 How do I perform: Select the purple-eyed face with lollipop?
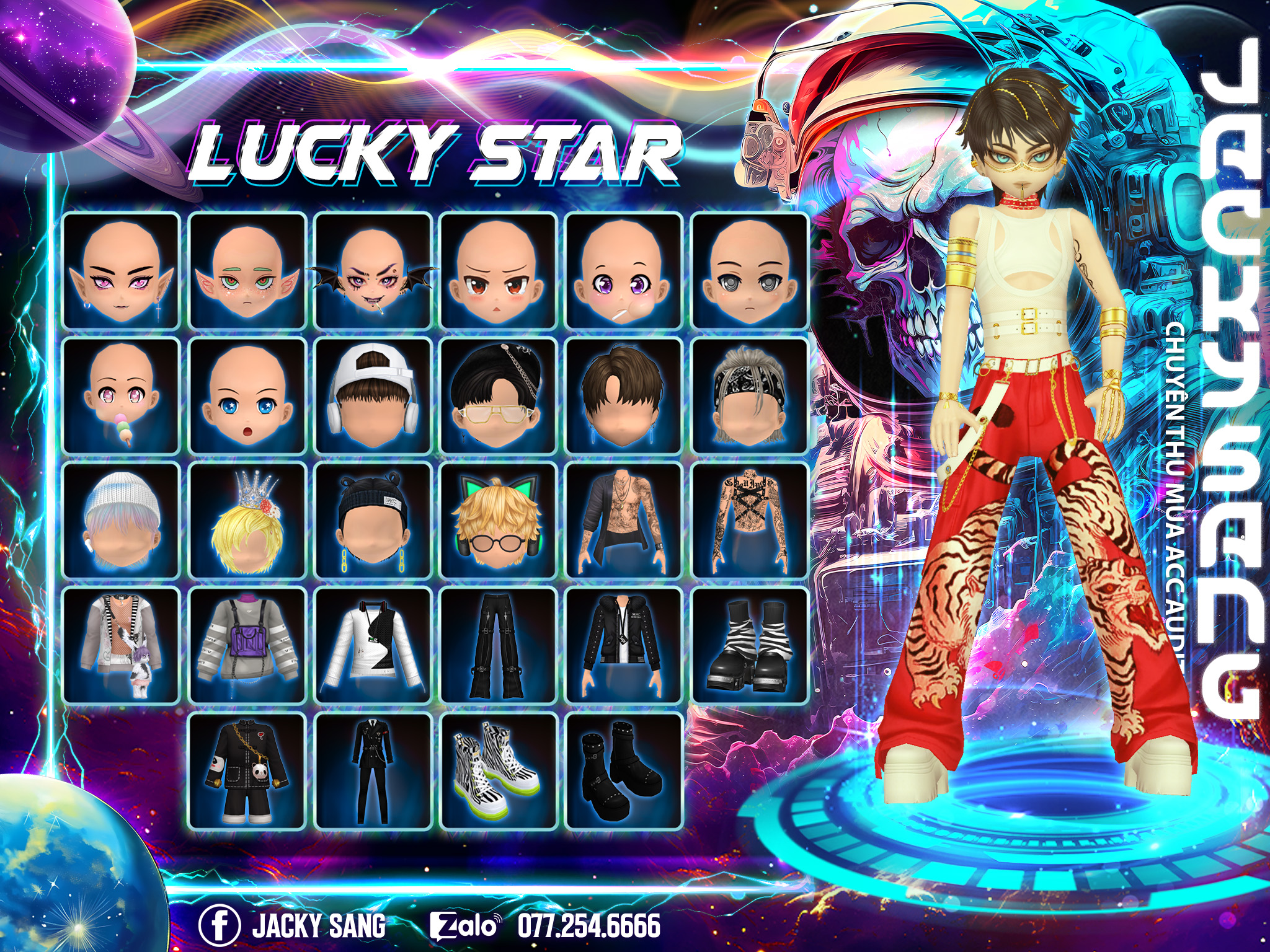624,271
